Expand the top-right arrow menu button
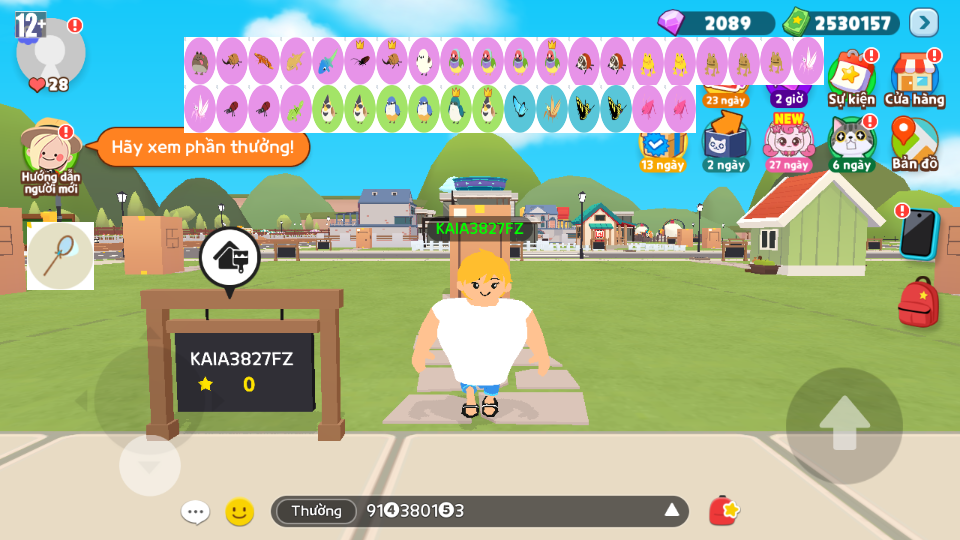 (x=923, y=22)
